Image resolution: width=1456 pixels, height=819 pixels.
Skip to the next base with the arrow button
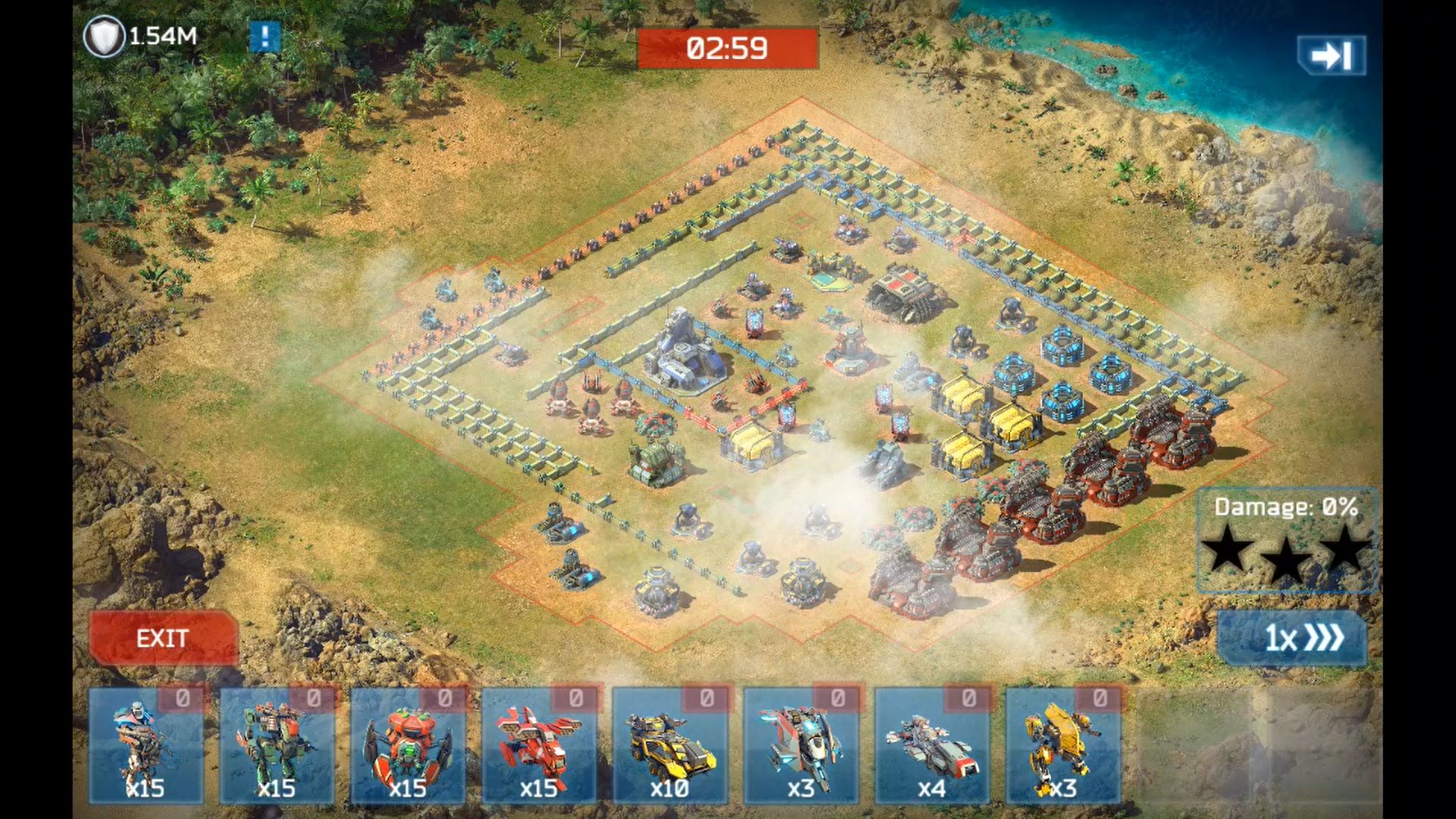point(1331,55)
